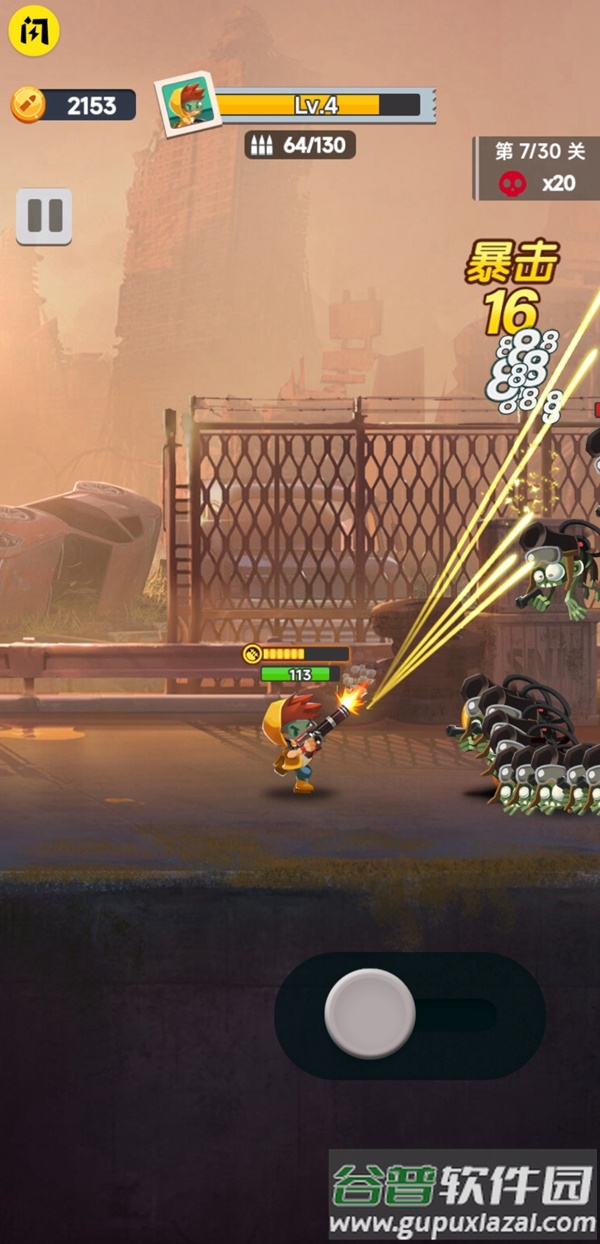This screenshot has width=600, height=1244.
Task: Open the hero portrait next to Lv.4
Action: [187, 103]
